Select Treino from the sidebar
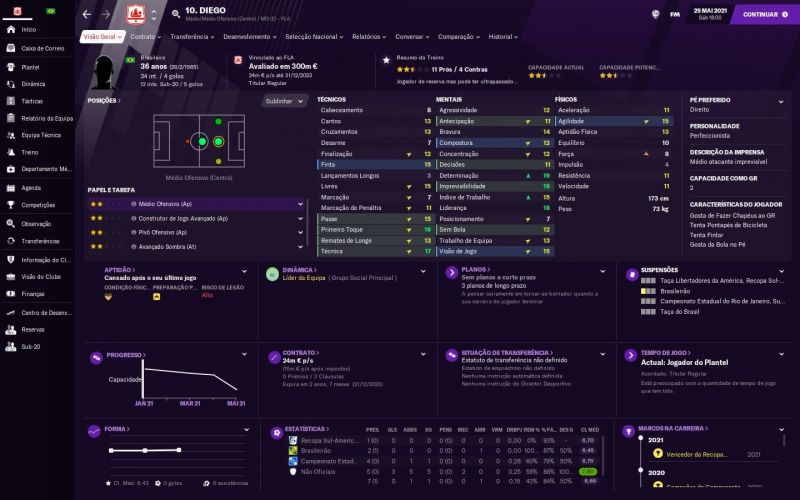This screenshot has width=800, height=500. pyautogui.click(x=30, y=152)
